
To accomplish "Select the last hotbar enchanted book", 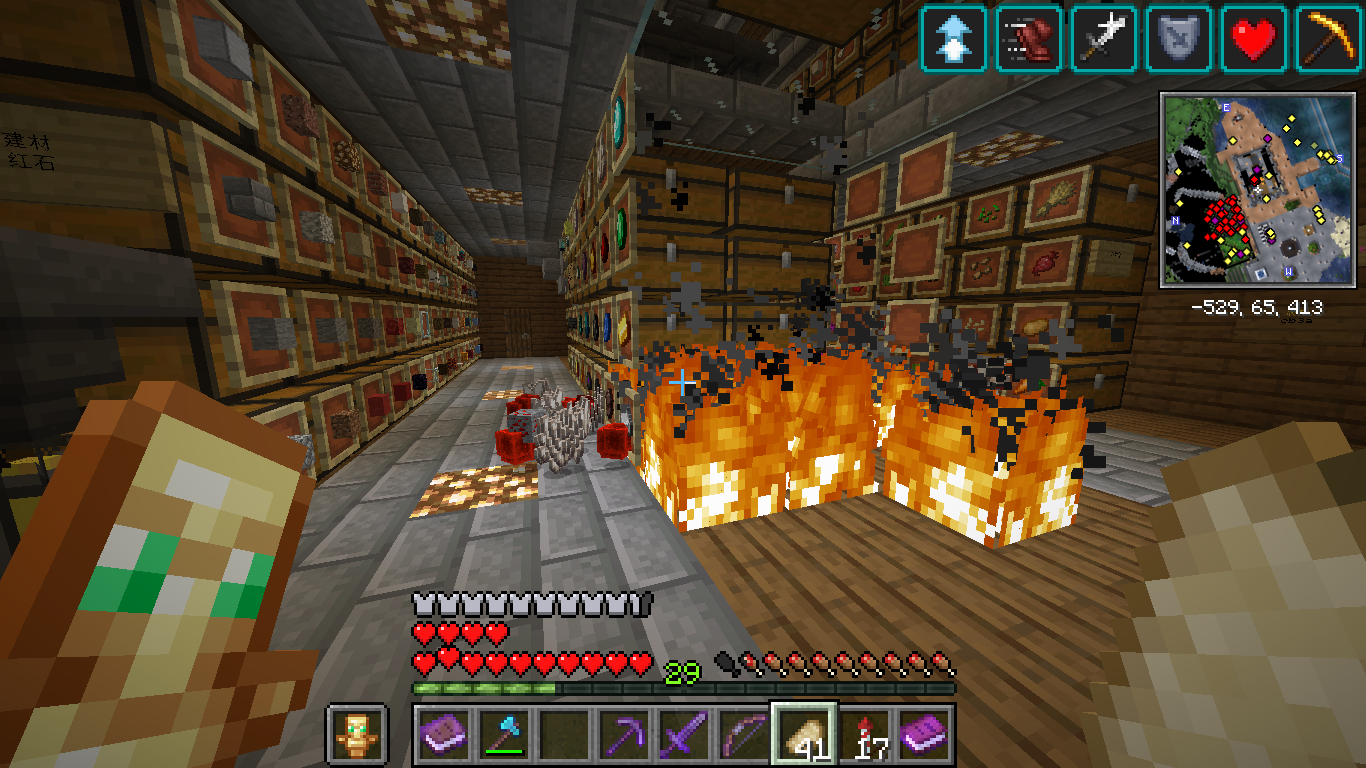I will click(x=925, y=735).
